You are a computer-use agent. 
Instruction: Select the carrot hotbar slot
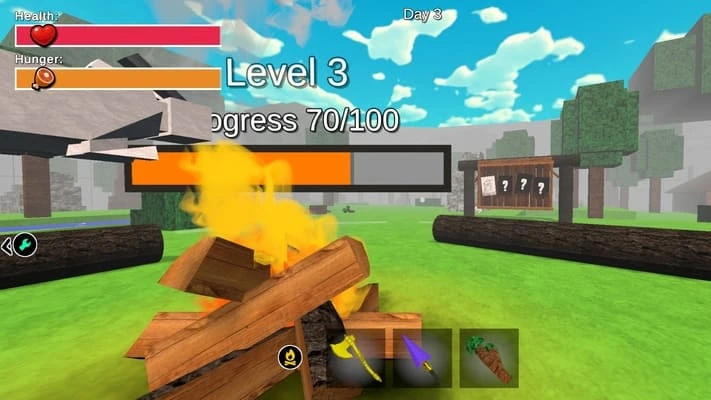click(x=489, y=358)
